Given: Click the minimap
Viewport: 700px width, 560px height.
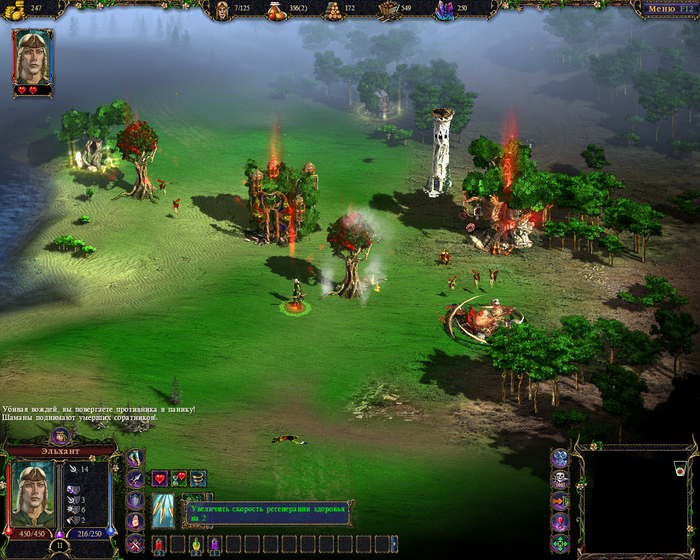Looking at the screenshot, I should (634, 500).
